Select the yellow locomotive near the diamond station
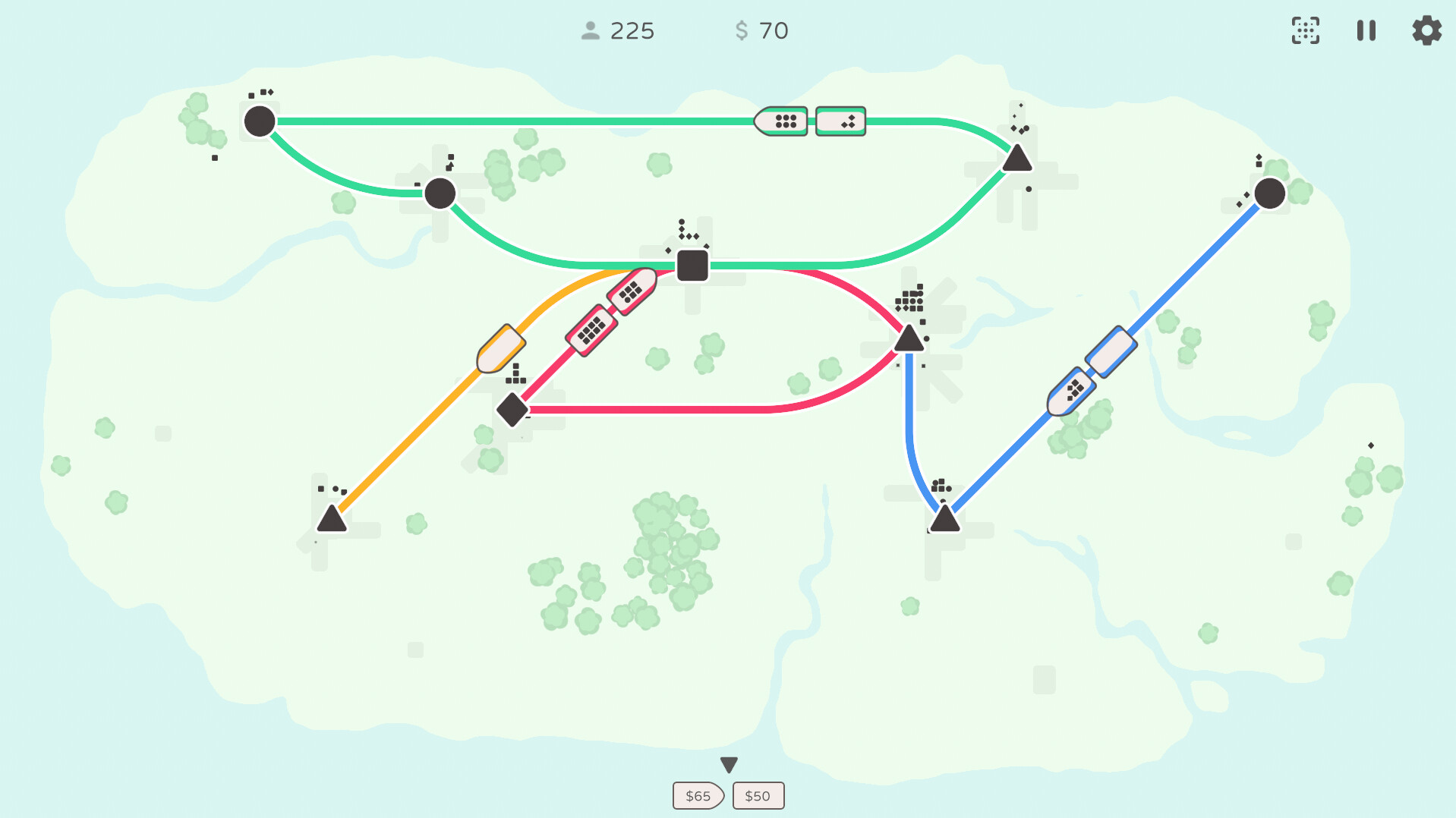The height and width of the screenshot is (818, 1456). tap(502, 348)
